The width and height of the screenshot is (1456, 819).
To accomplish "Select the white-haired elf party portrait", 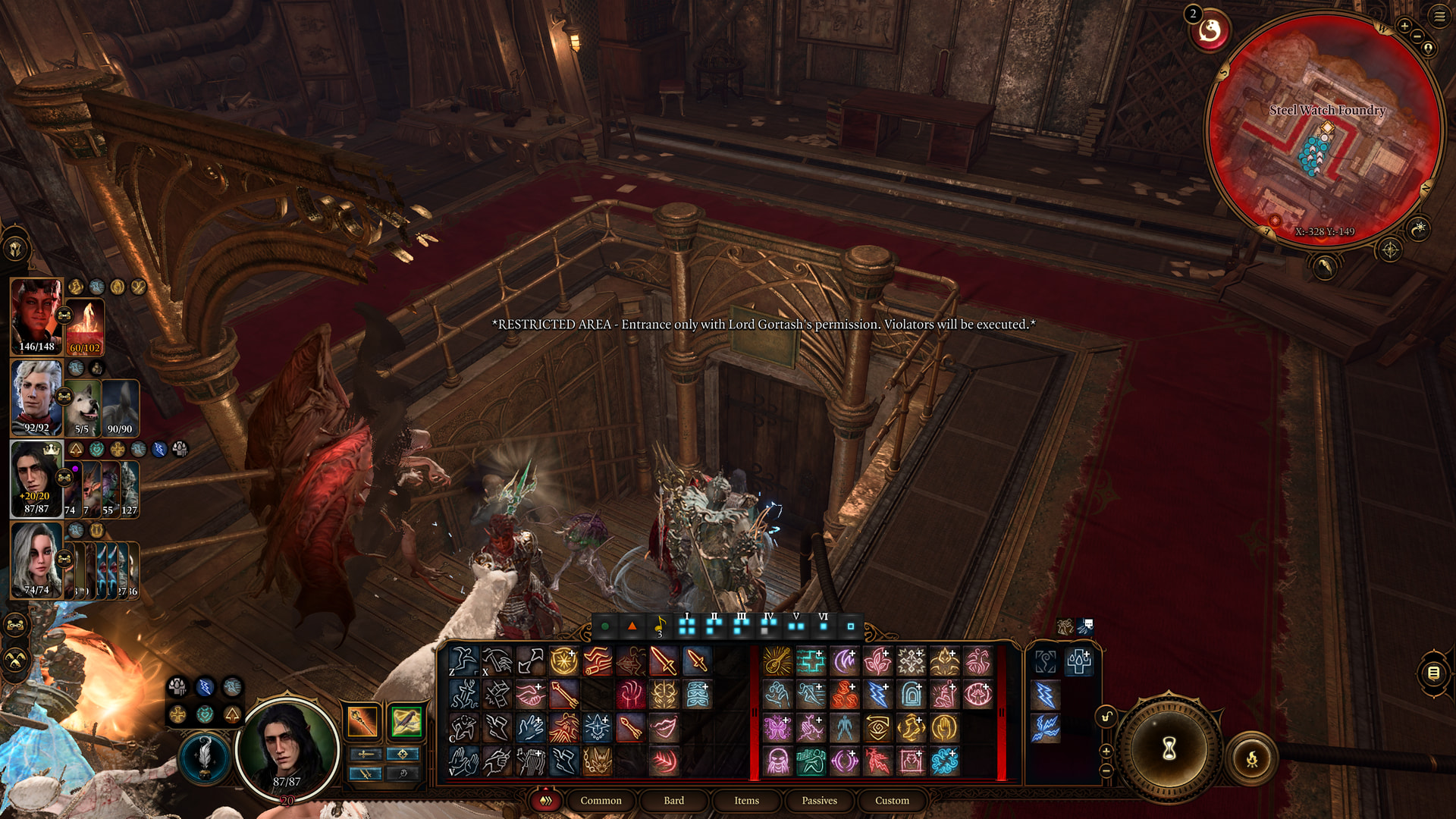I will click(x=36, y=397).
